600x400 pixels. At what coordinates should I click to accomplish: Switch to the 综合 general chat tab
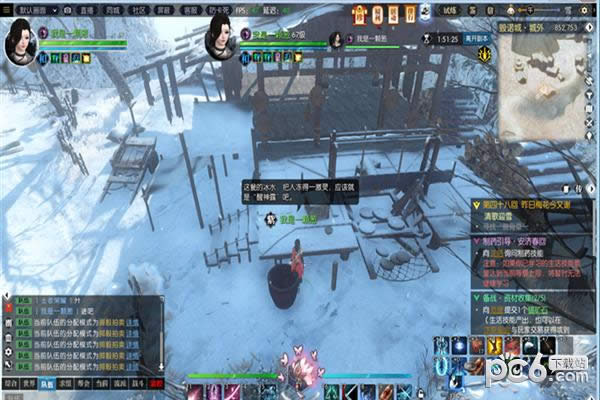pyautogui.click(x=10, y=383)
